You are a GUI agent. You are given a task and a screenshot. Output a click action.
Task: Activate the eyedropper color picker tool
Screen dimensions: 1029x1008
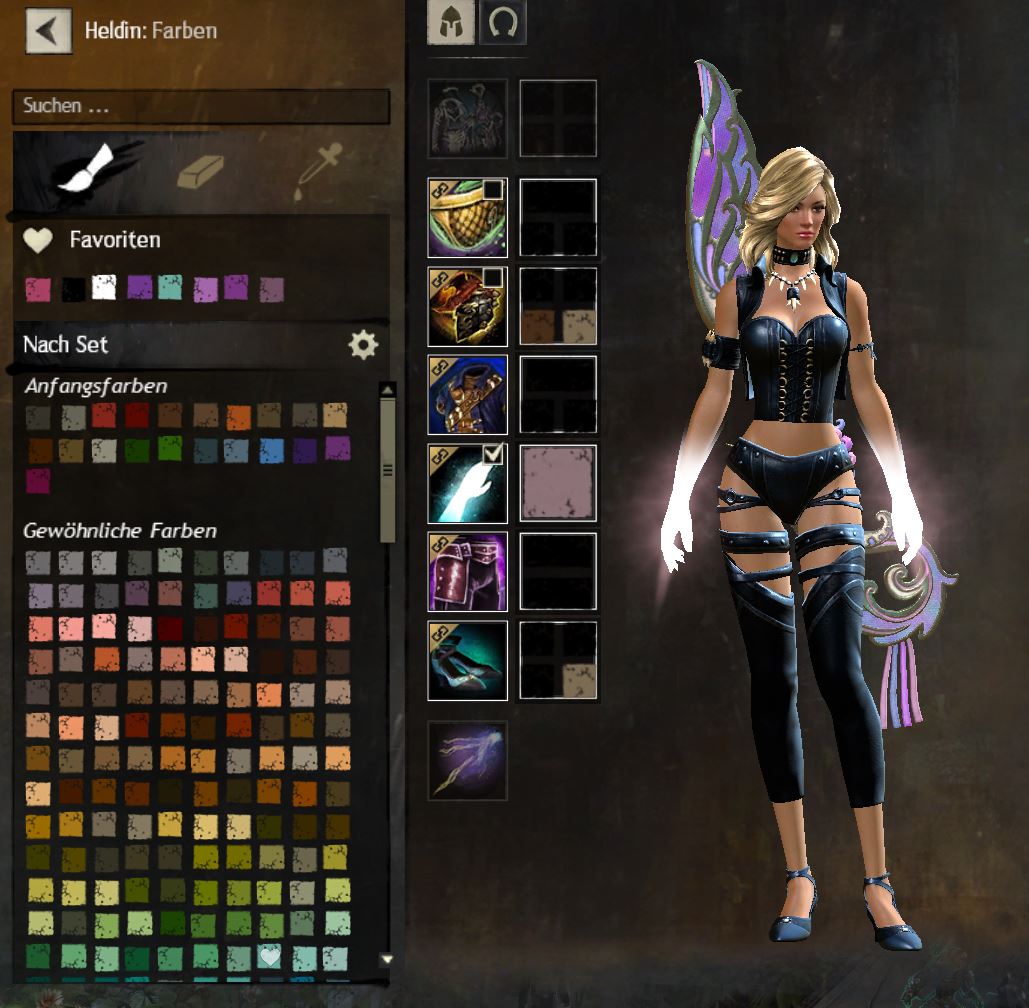pos(316,172)
